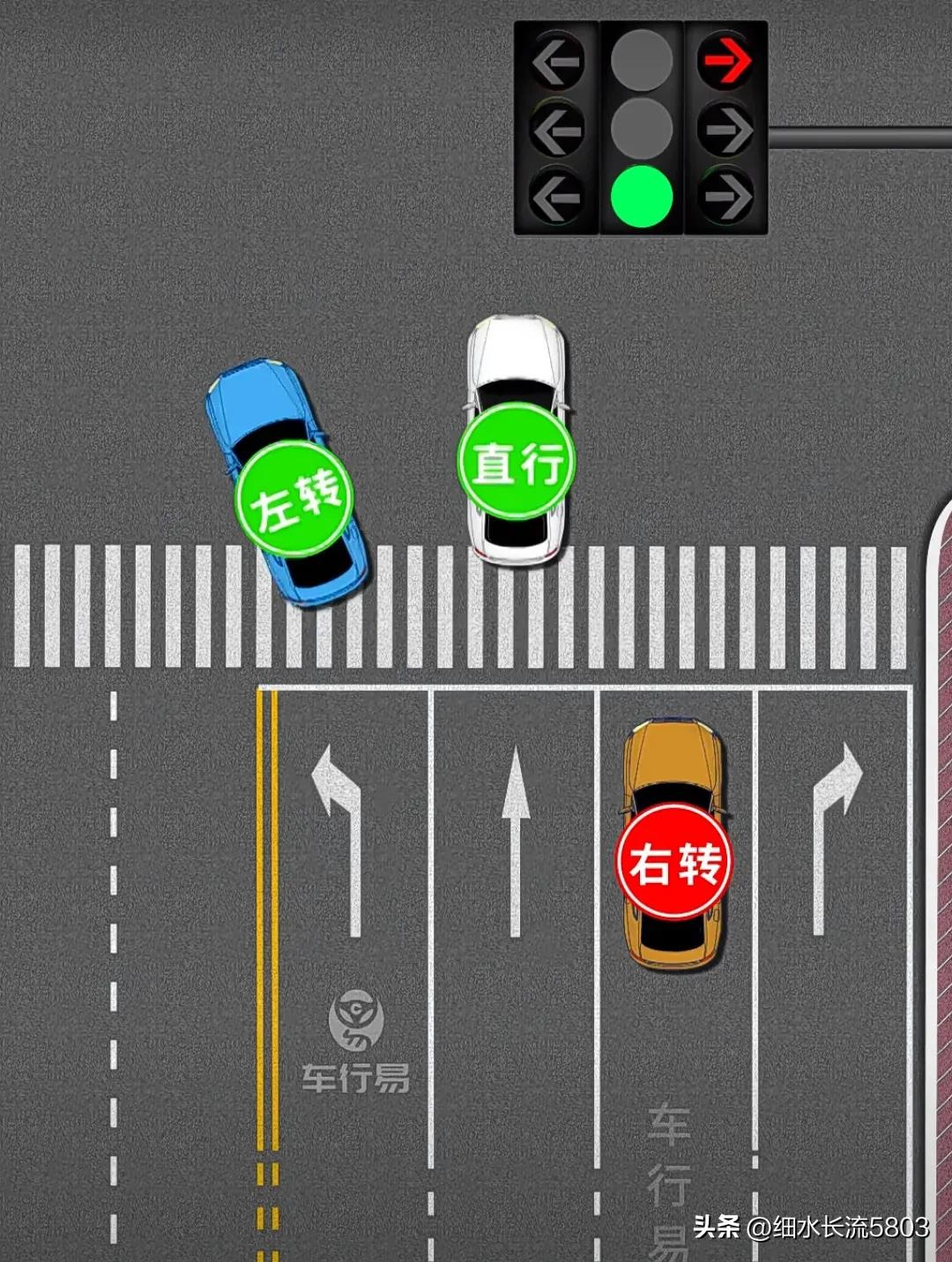The image size is (952, 1262).
Task: Select the green 左转 badge
Action: [x=294, y=500]
